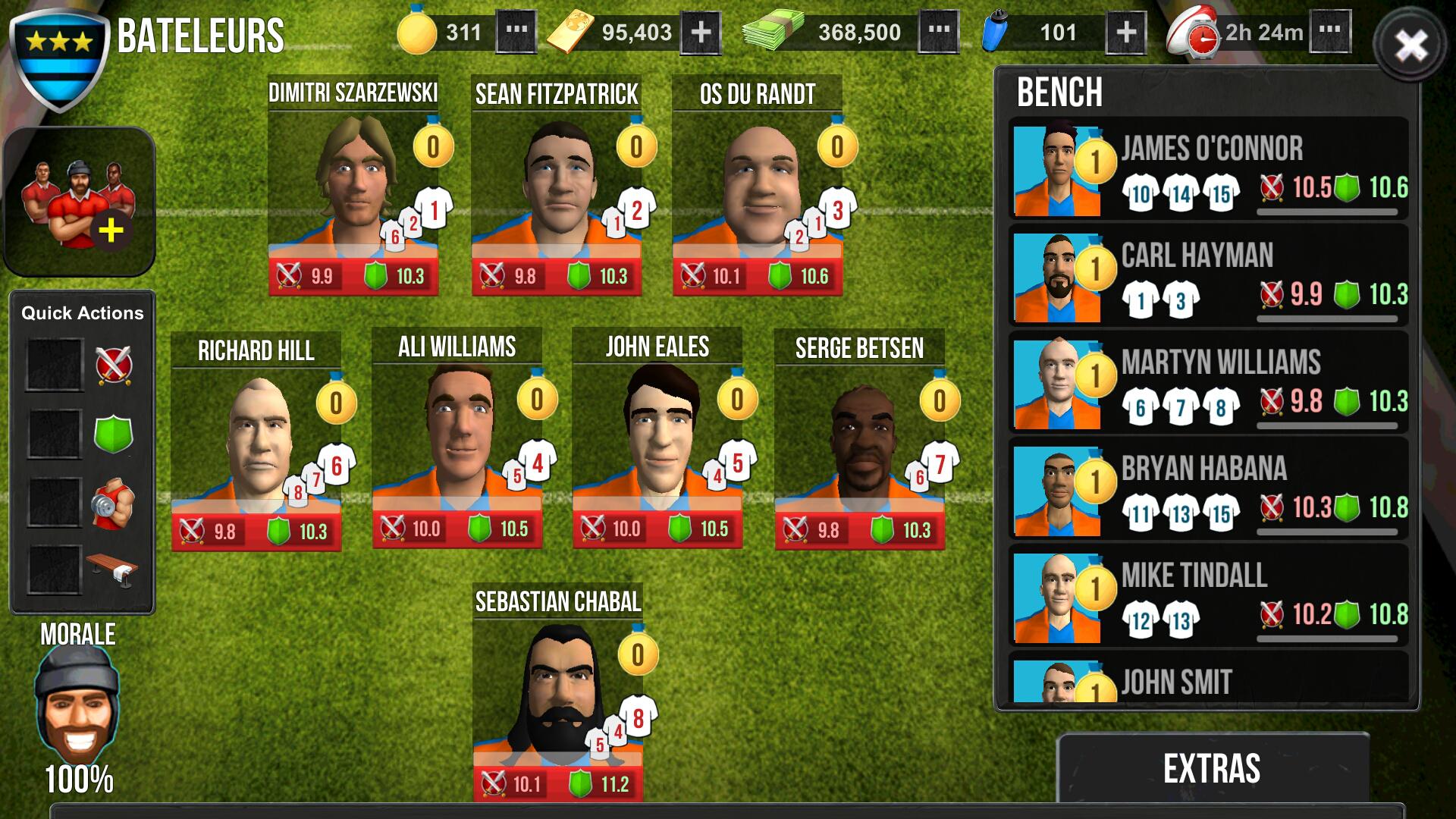Click the Morale 100% coach indicator
The width and height of the screenshot is (1456, 819).
click(x=76, y=705)
